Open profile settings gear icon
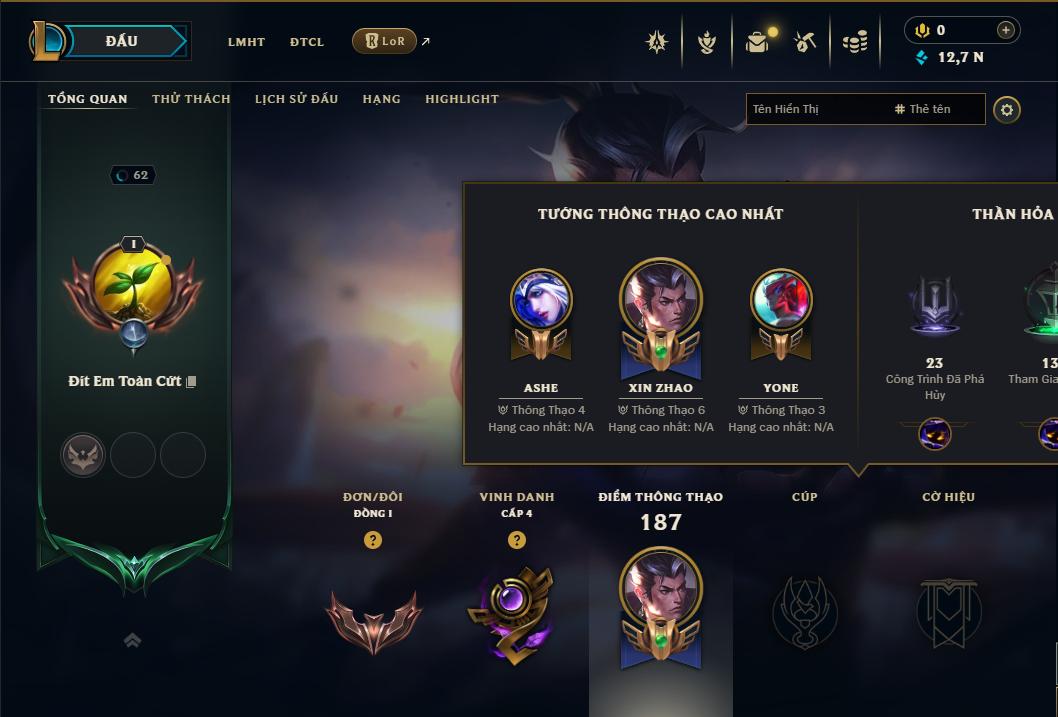This screenshot has height=717, width=1058. pyautogui.click(x=1007, y=109)
